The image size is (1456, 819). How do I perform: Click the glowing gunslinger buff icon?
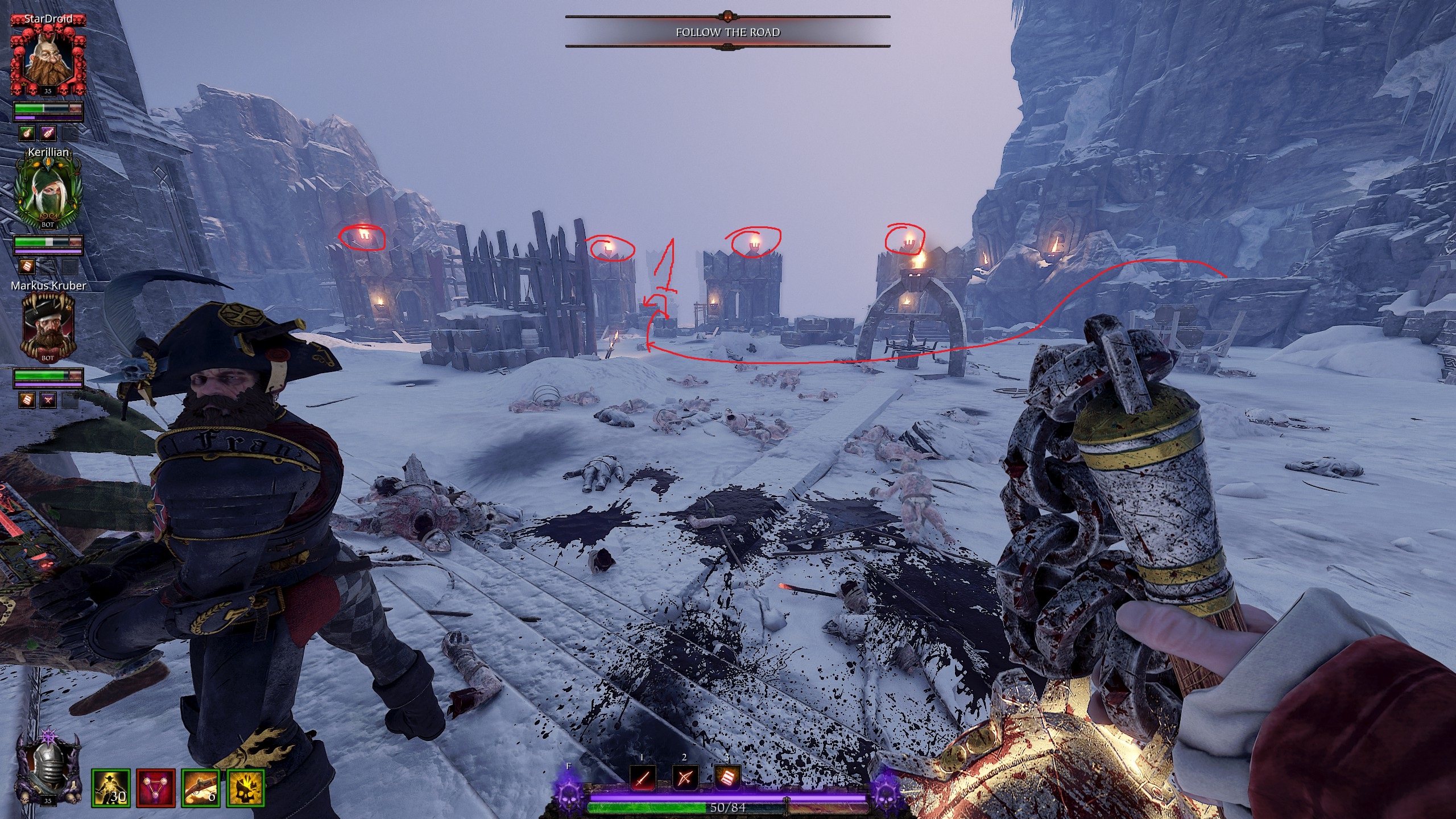(111, 788)
